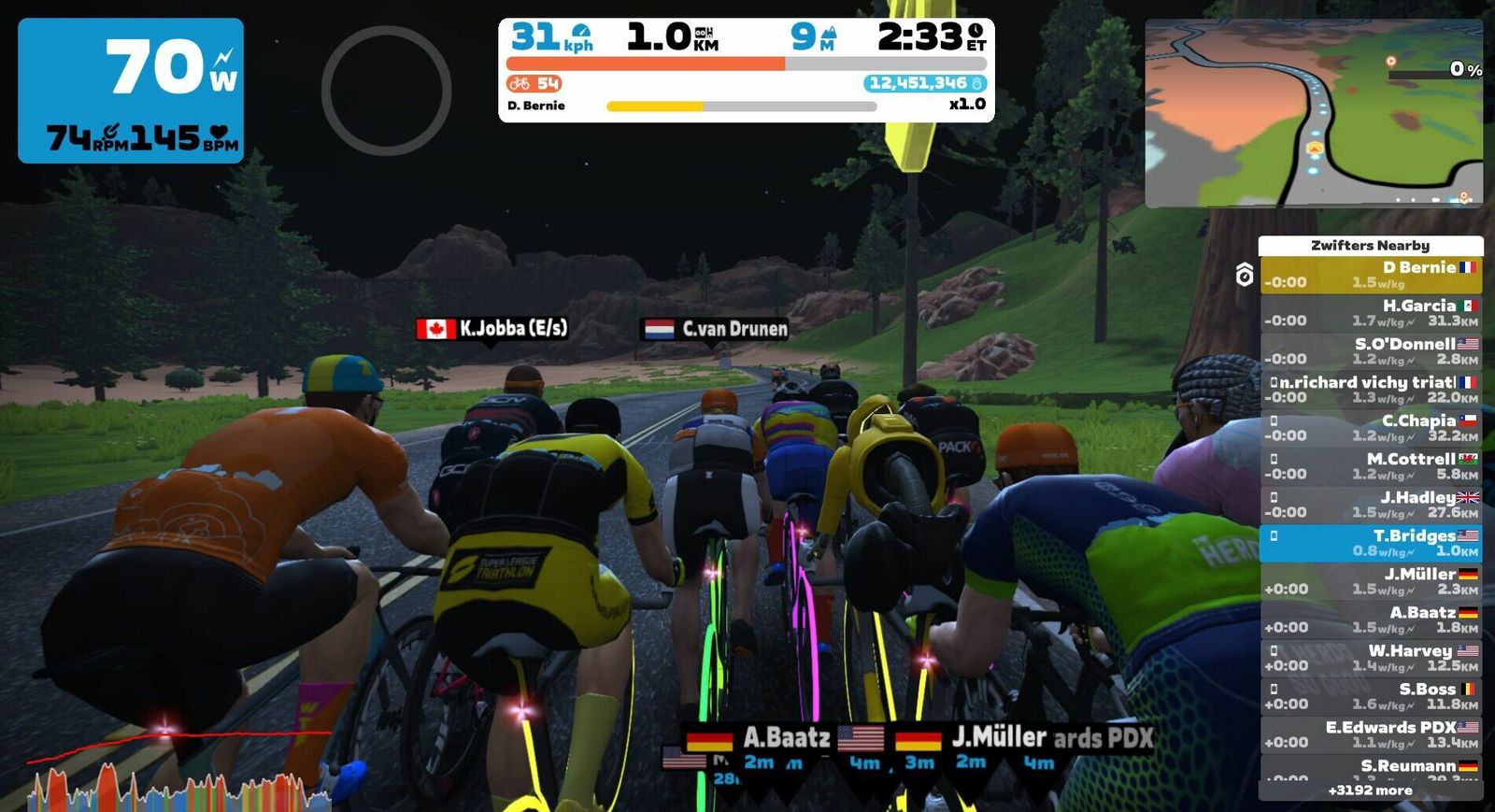Select H.Garcia rider row
The width and height of the screenshot is (1495, 812).
pyautogui.click(x=1370, y=313)
